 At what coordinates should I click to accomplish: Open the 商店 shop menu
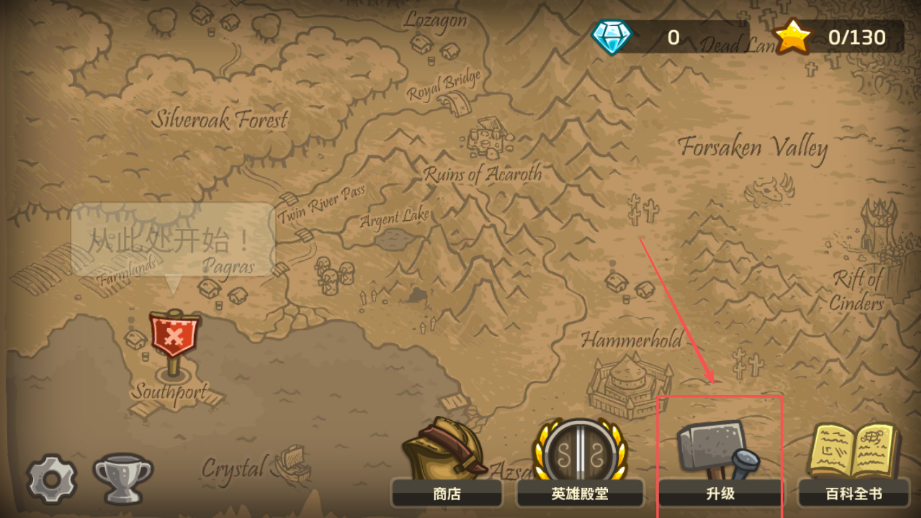pos(446,463)
